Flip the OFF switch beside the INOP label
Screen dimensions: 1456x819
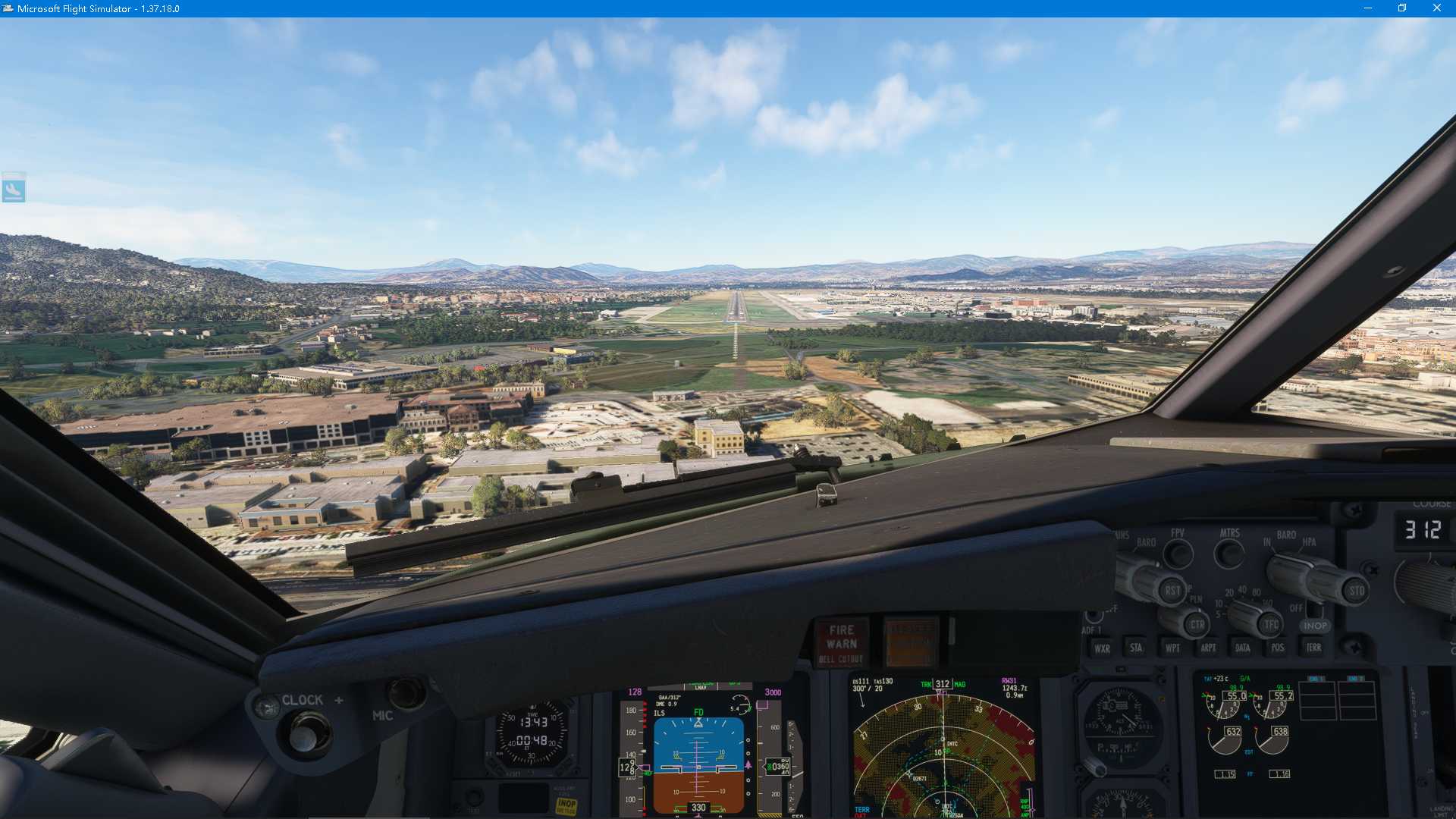1314,610
